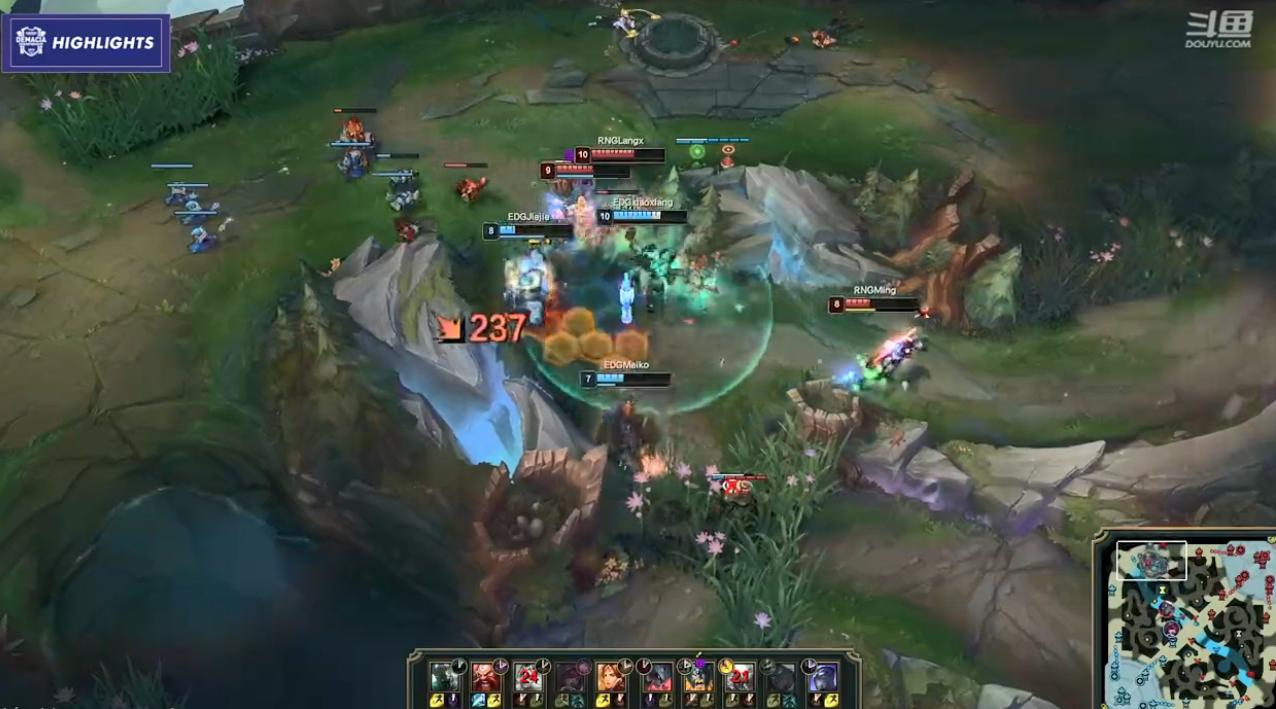Click the white camera frame on the minimap
This screenshot has height=709, width=1276.
point(1151,561)
